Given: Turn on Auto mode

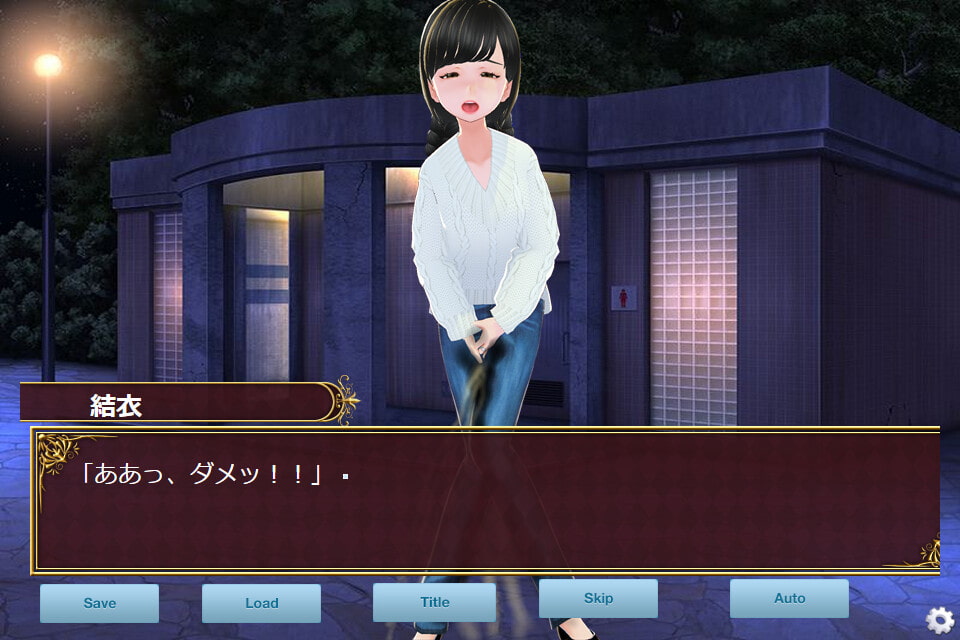Looking at the screenshot, I should coord(789,599).
